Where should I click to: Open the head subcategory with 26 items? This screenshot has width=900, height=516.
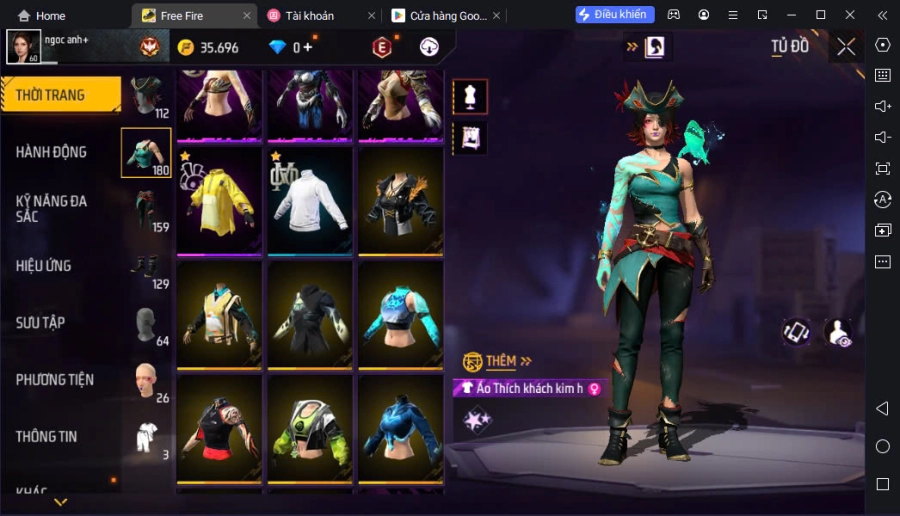pos(146,380)
